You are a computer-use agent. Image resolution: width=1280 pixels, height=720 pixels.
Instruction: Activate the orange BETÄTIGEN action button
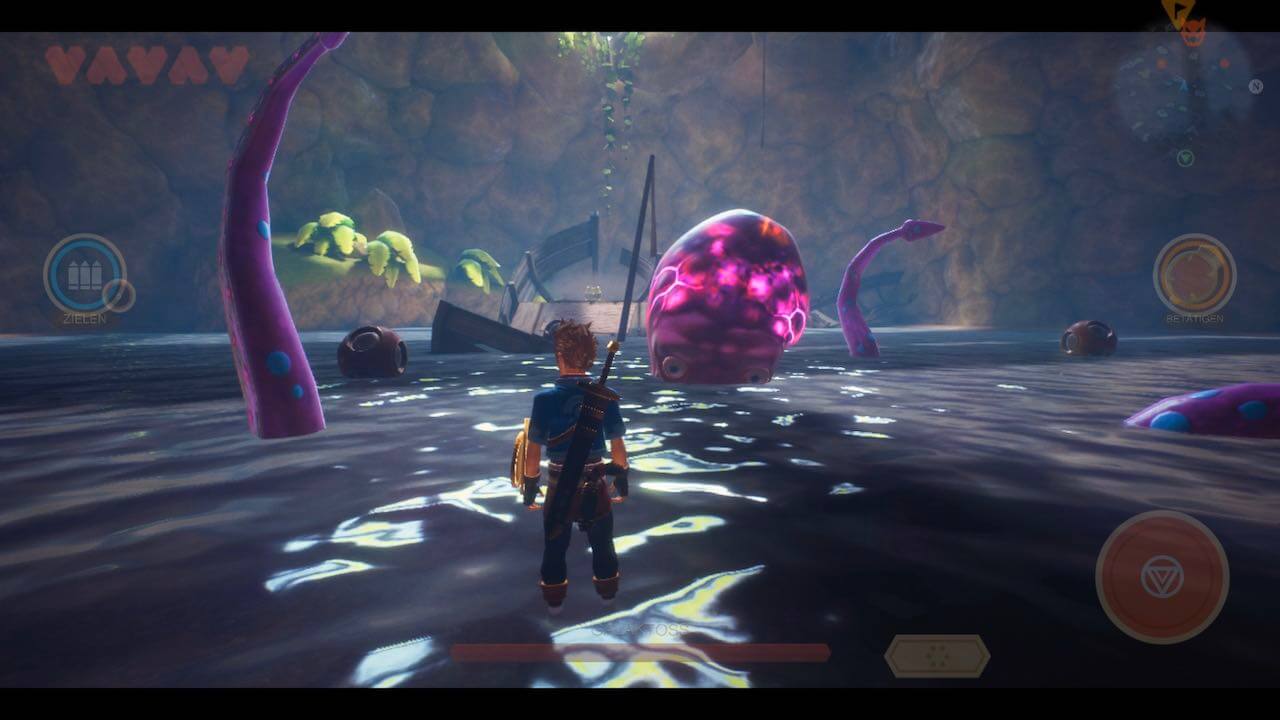1194,274
